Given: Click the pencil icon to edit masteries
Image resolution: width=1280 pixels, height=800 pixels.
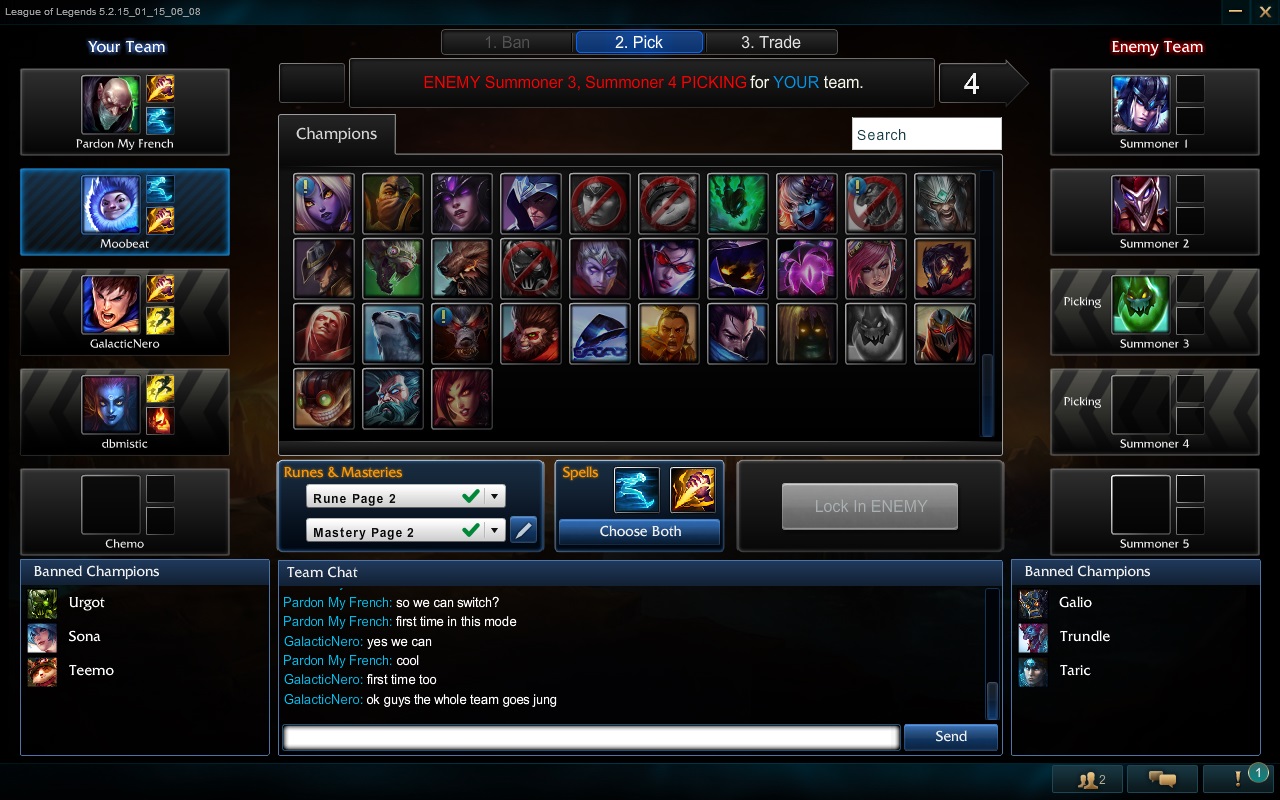Looking at the screenshot, I should [x=524, y=530].
